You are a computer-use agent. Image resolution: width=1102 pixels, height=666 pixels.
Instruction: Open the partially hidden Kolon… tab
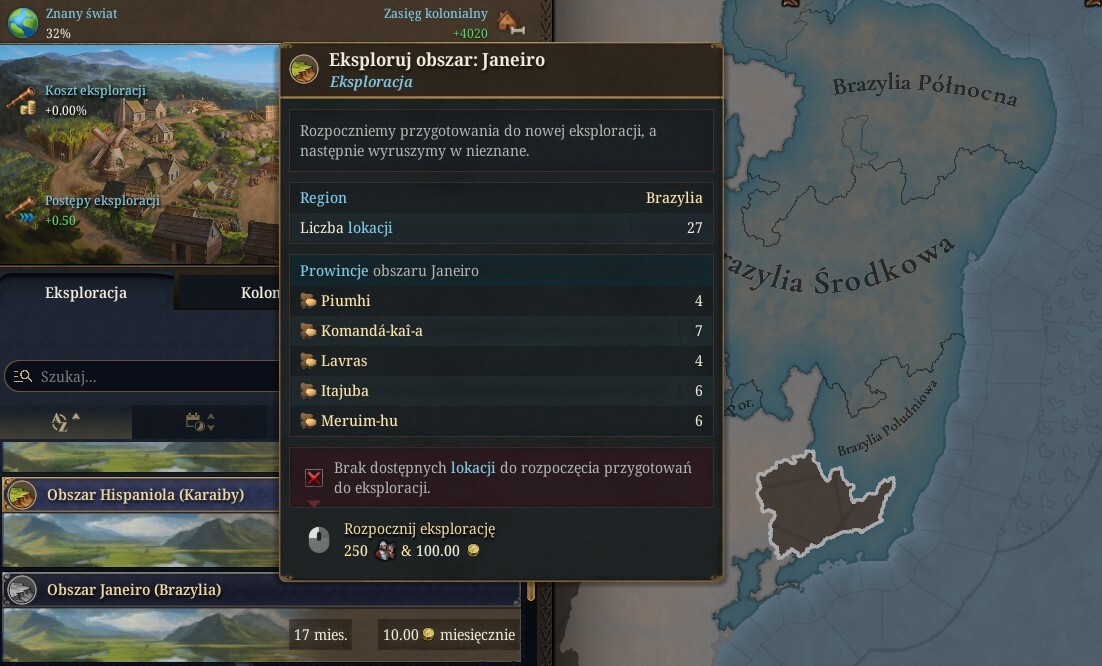click(x=258, y=293)
